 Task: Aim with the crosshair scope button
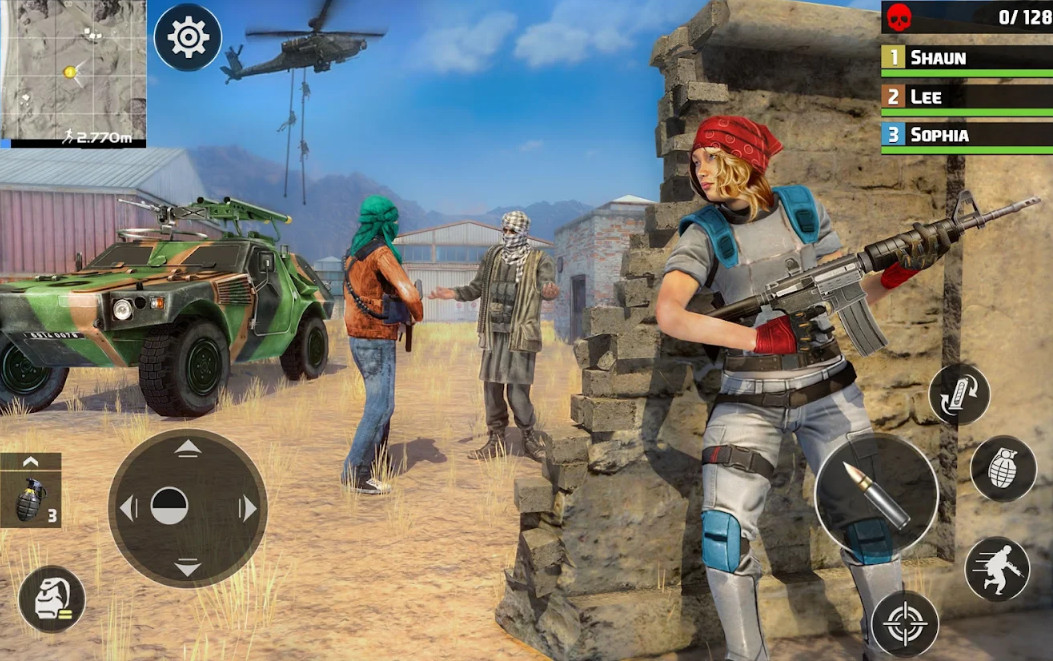(x=904, y=624)
